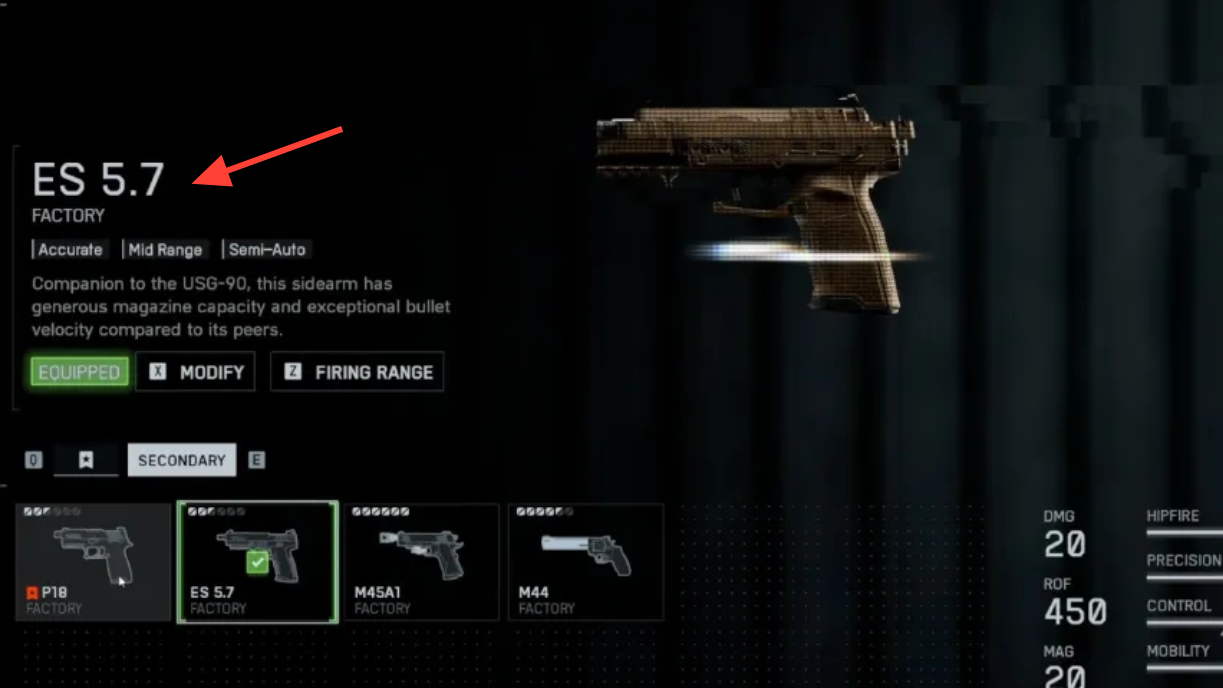This screenshot has height=688, width=1223.
Task: Select the P18 pistol tile
Action: tap(93, 562)
